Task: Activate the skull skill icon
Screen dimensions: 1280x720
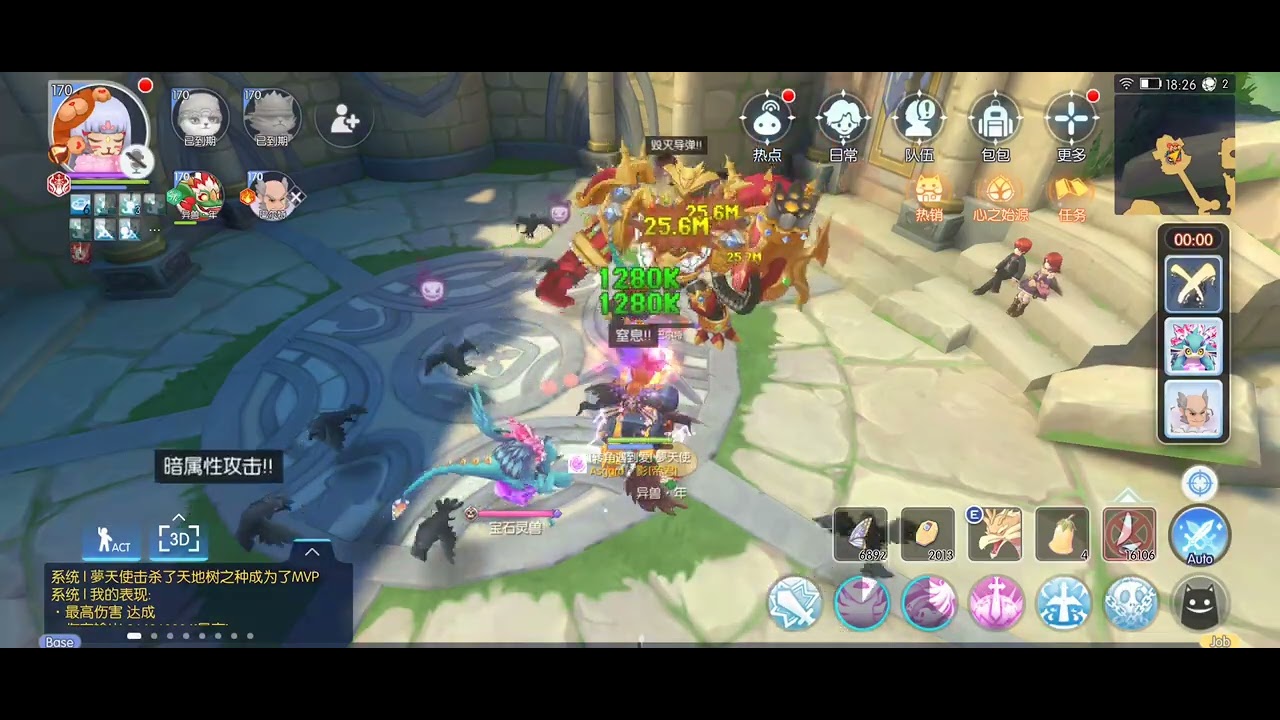Action: pos(1131,603)
